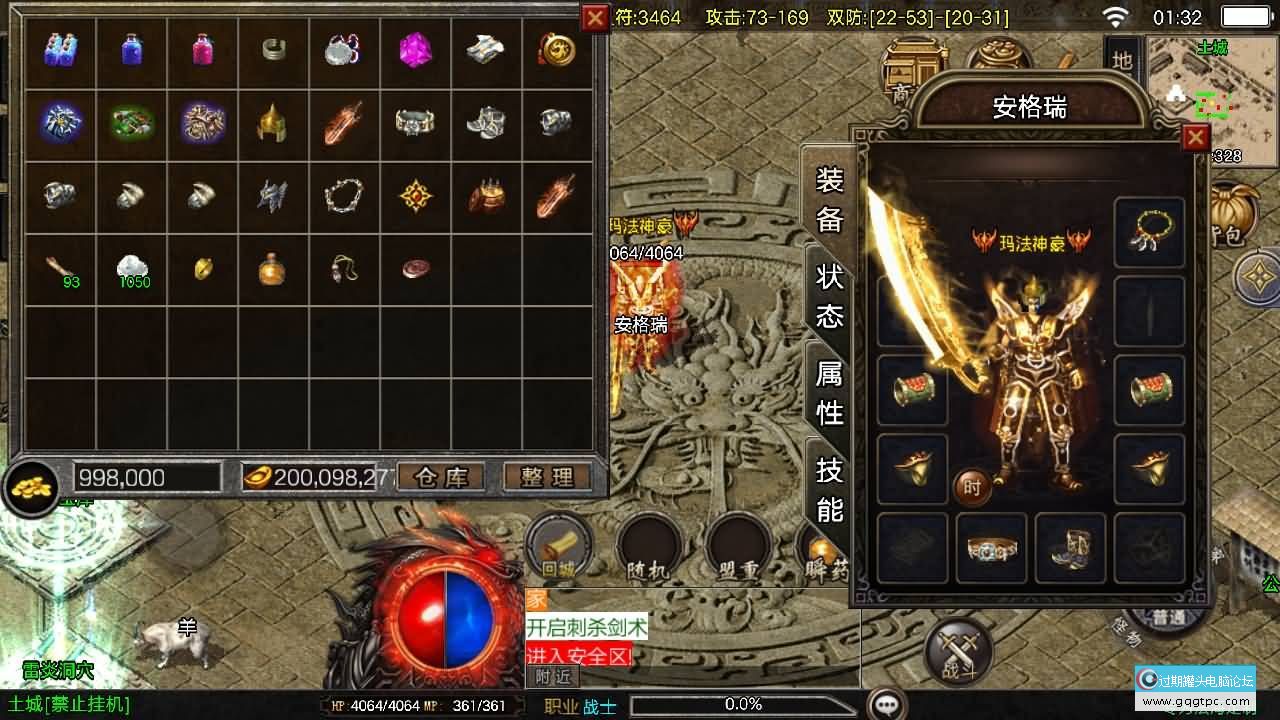The image size is (1280, 720).
Task: Open the 属性 attributes tab
Action: (829, 392)
